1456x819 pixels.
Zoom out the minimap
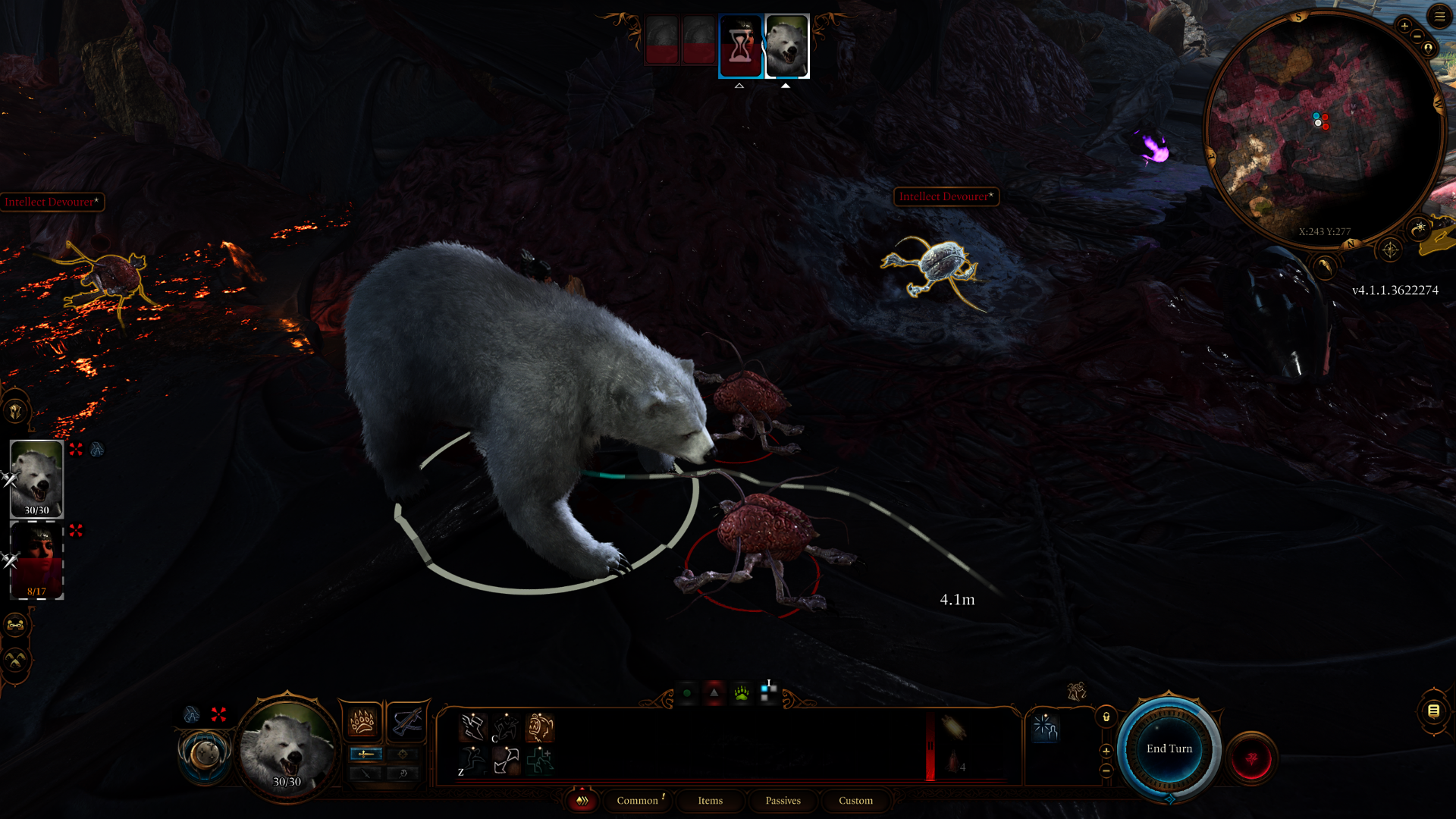1417,36
